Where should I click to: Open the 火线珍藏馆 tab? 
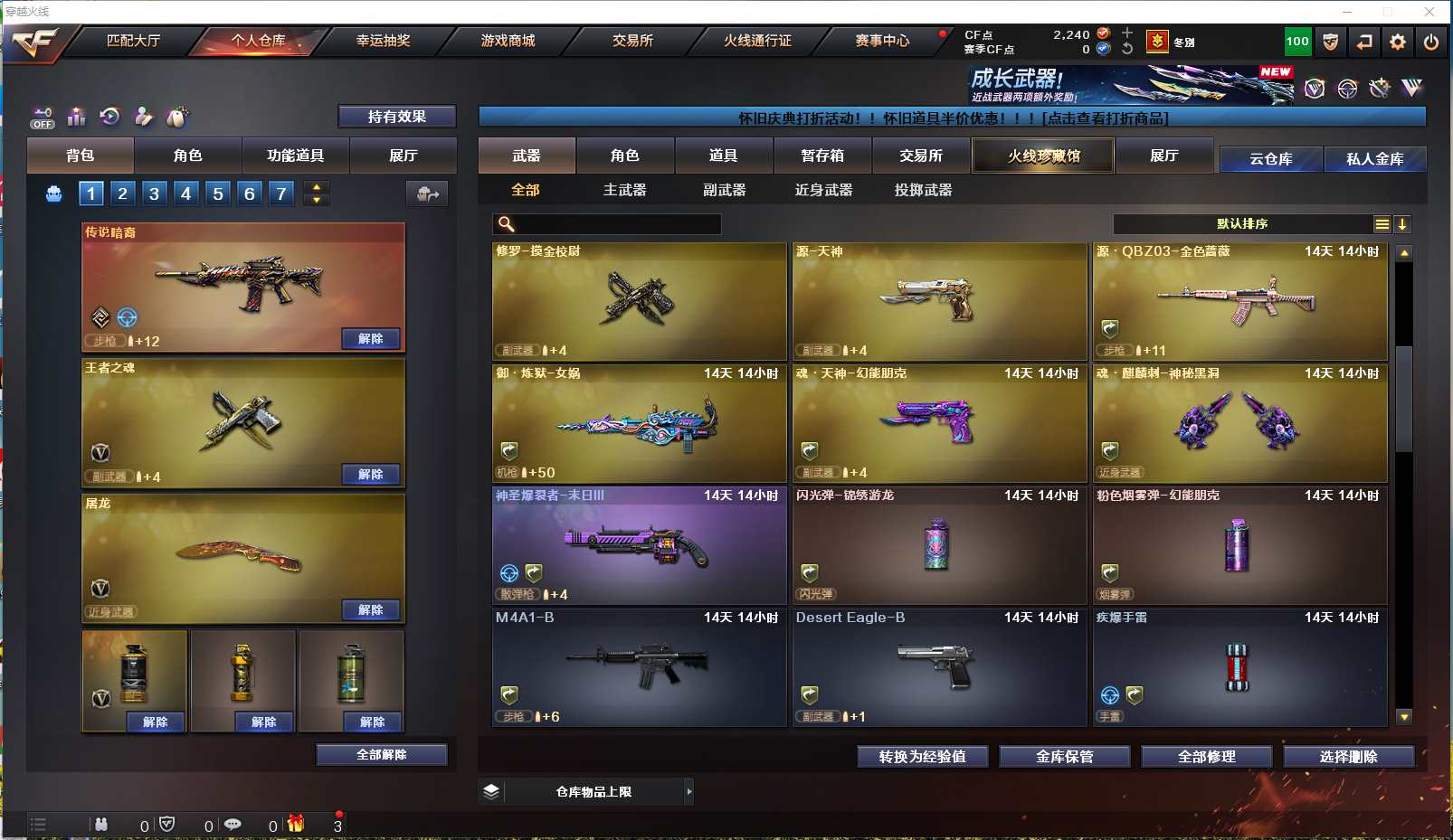[1043, 156]
